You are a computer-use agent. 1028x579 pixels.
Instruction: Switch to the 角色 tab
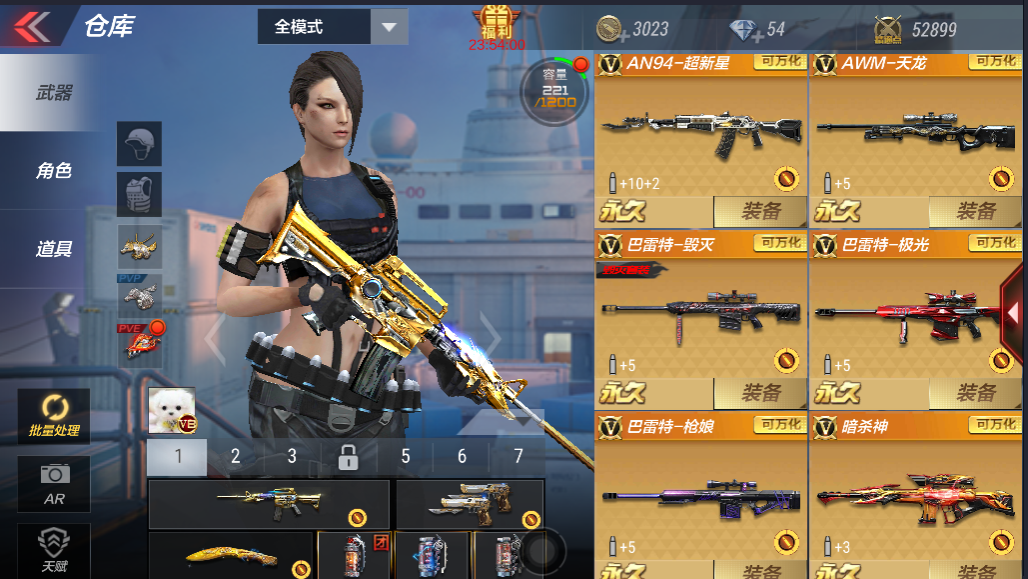tap(53, 171)
